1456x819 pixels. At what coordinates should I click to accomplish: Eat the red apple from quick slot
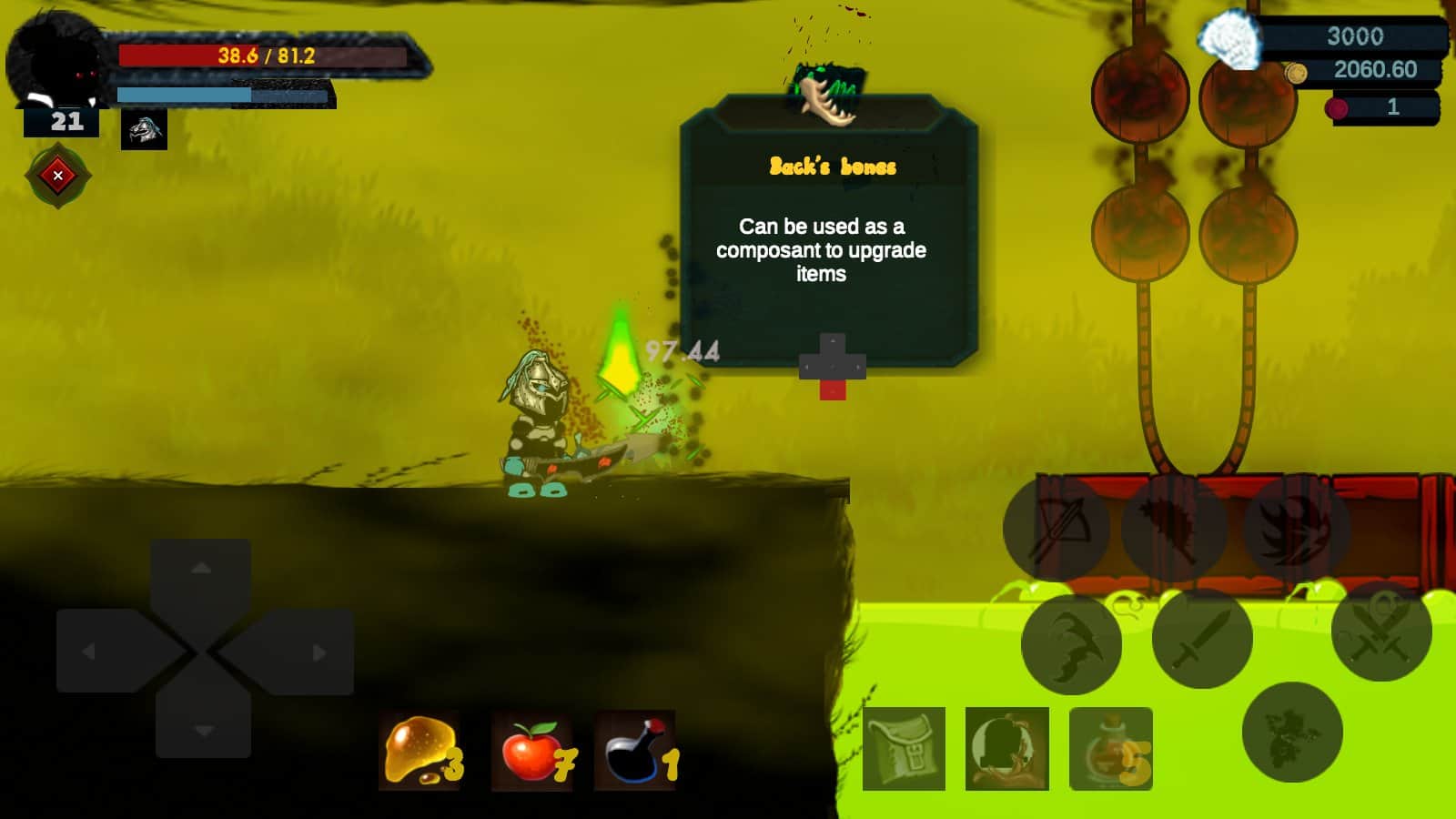point(532,751)
